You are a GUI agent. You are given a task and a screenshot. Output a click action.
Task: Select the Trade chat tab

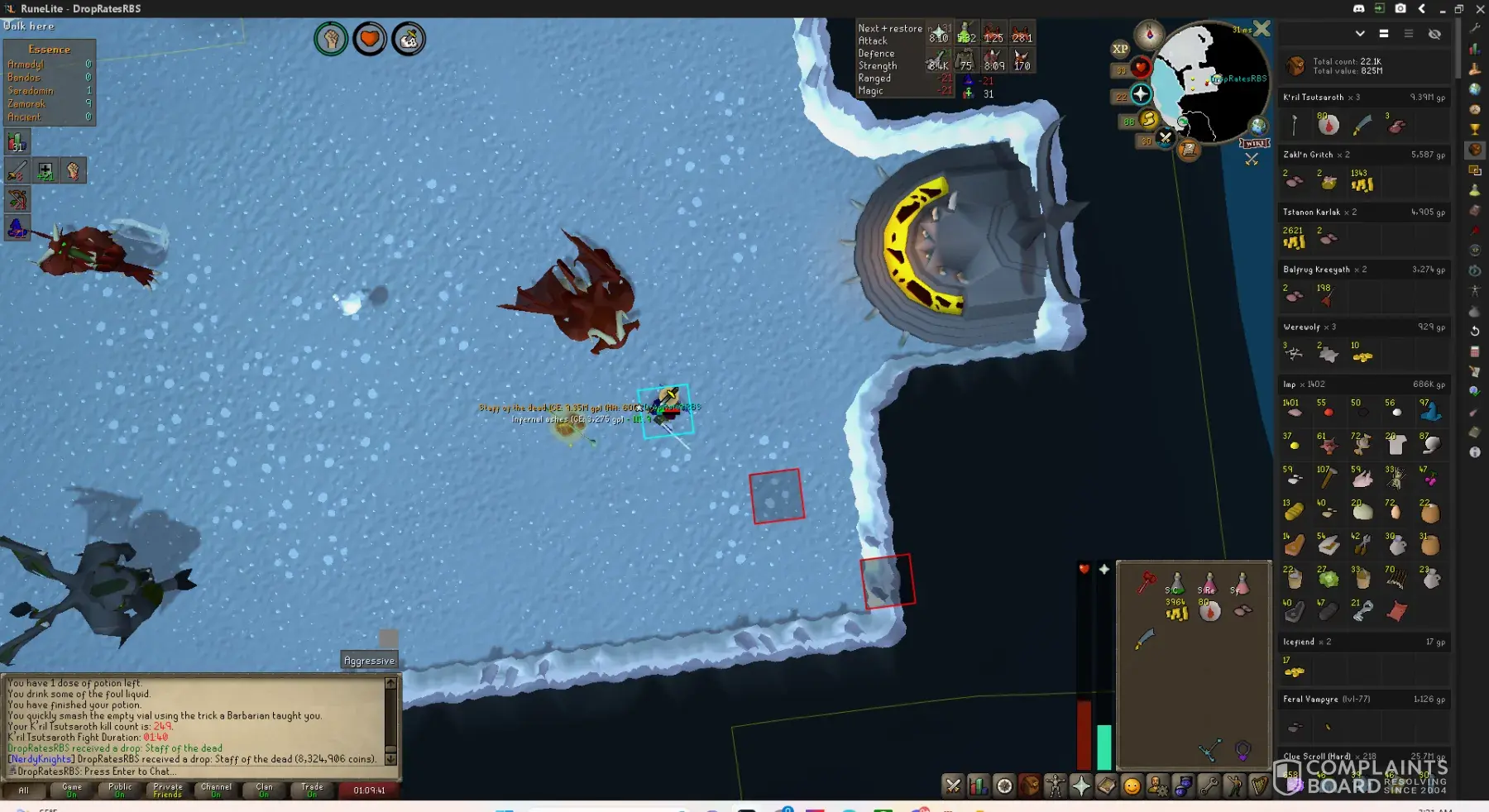[x=312, y=791]
